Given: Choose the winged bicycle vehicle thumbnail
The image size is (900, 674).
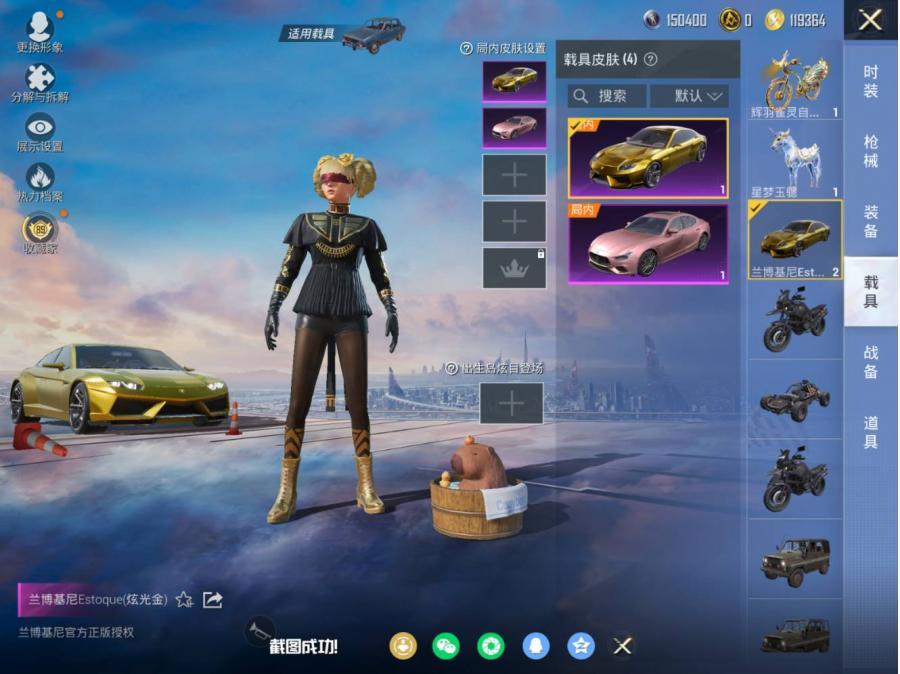Looking at the screenshot, I should tap(795, 83).
